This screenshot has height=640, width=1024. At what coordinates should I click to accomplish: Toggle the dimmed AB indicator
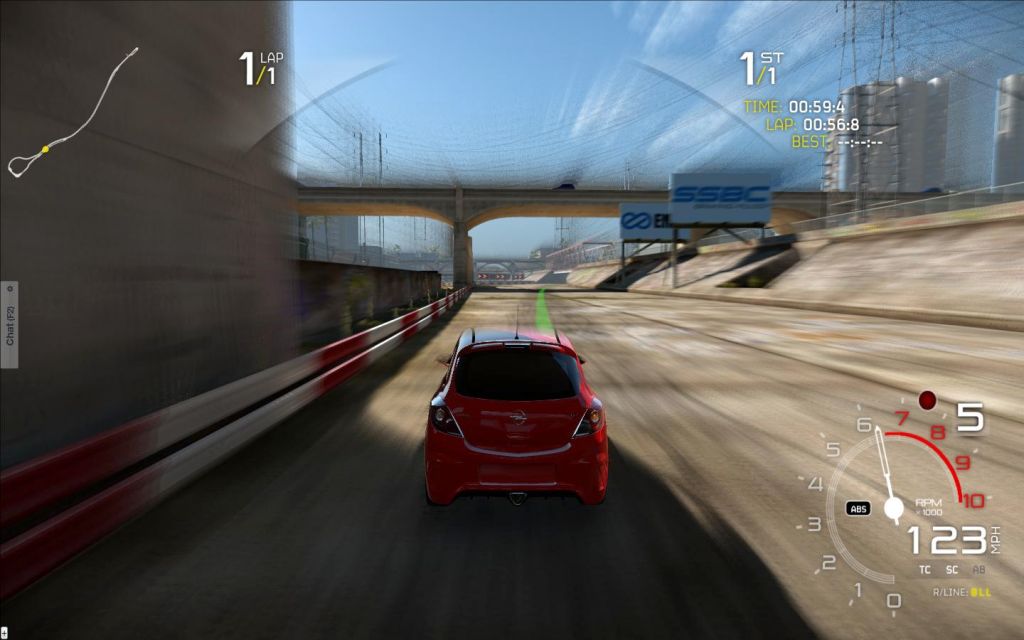(979, 570)
